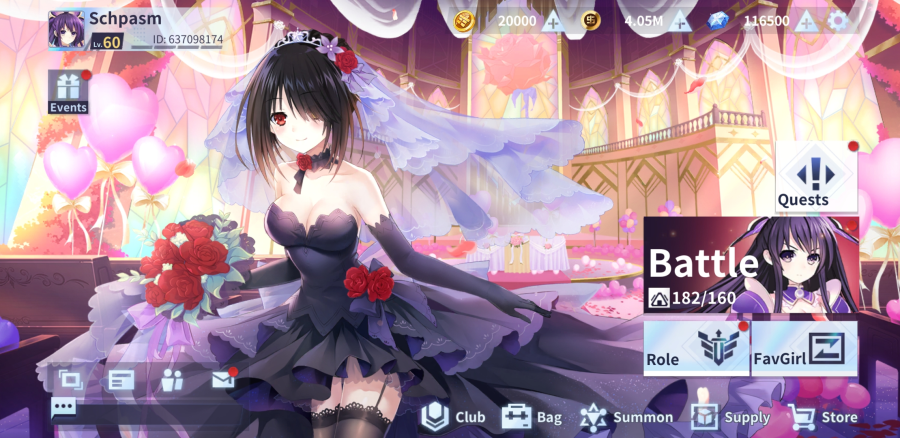The width and height of the screenshot is (900, 438).
Task: Open the Bag inventory
Action: tap(531, 417)
